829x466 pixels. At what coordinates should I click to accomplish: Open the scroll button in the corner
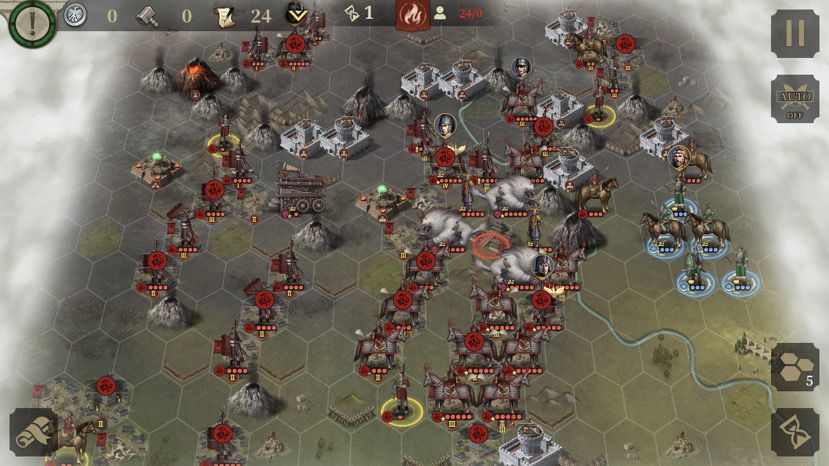33,431
